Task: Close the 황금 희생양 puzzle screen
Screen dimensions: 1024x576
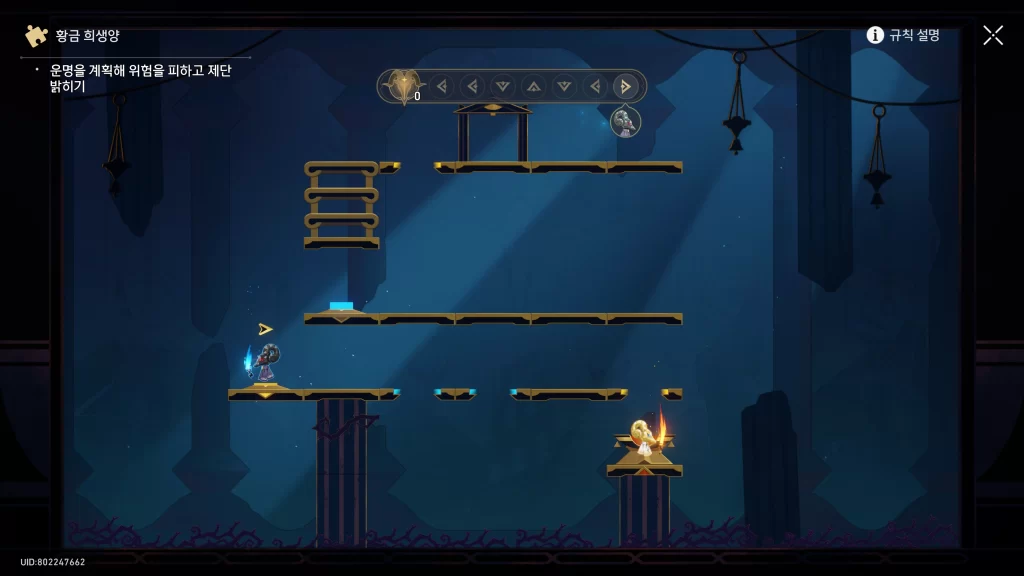Action: coord(992,35)
